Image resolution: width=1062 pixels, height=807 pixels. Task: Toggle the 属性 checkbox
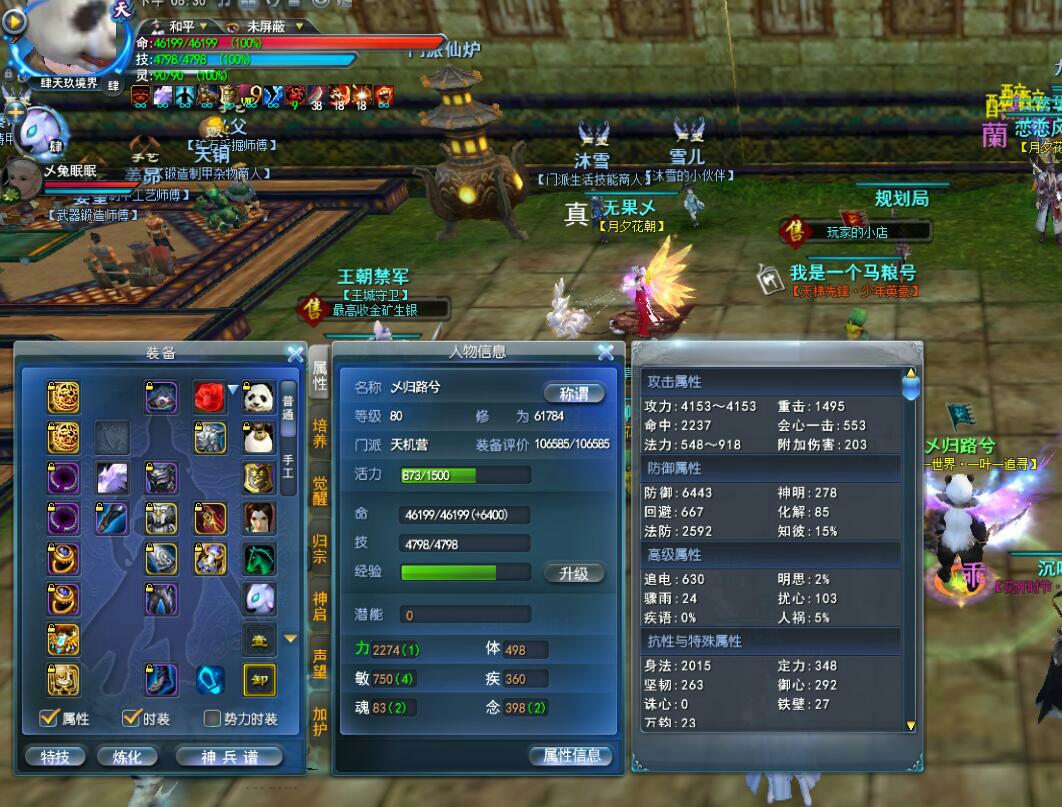48,718
